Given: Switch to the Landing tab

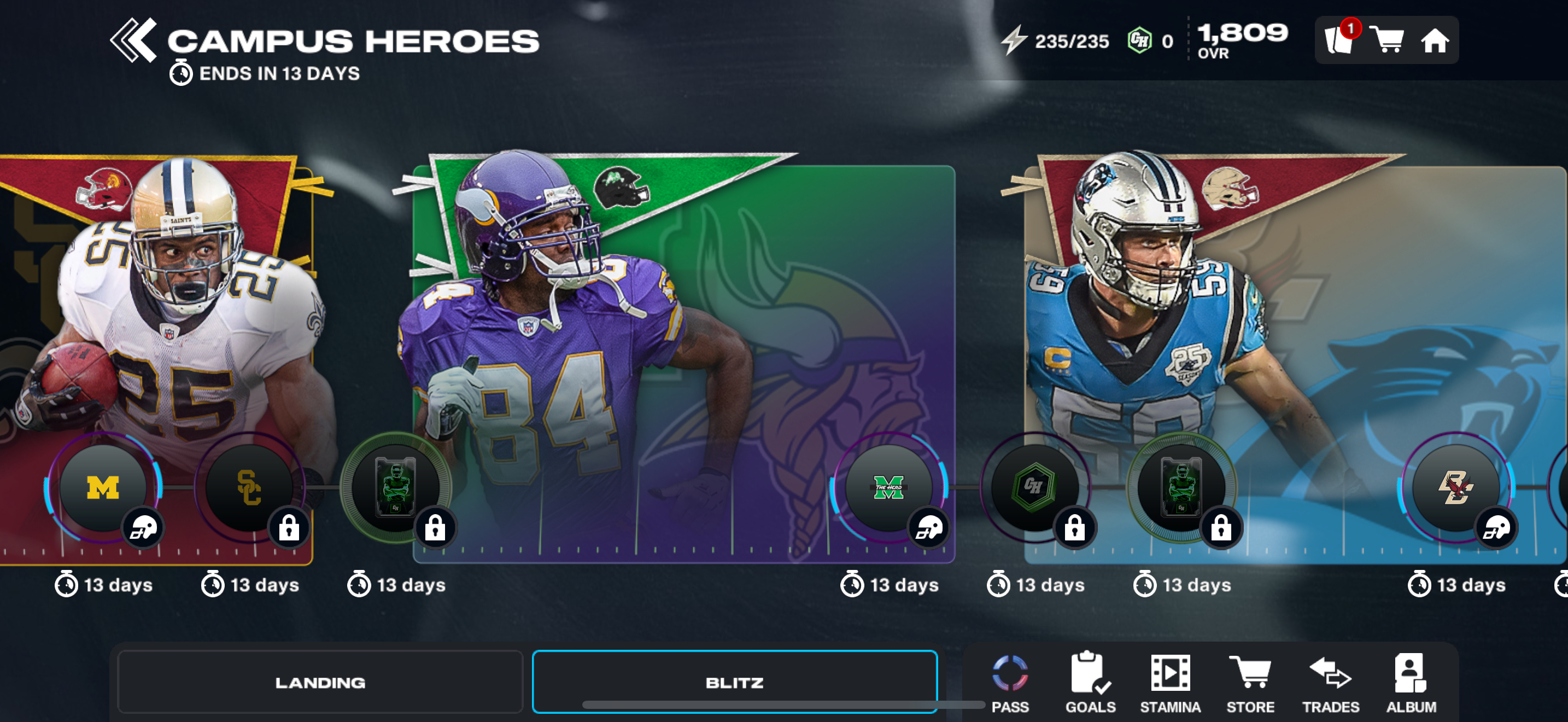Looking at the screenshot, I should pyautogui.click(x=320, y=682).
